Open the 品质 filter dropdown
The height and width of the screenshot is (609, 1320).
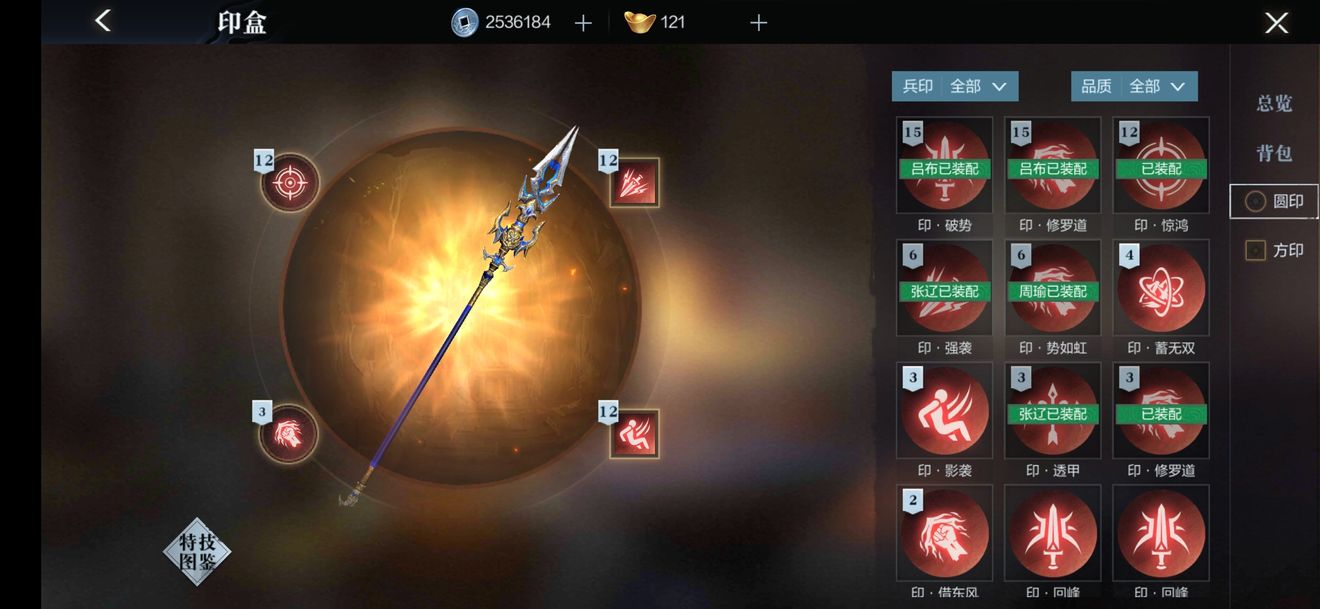tap(1134, 87)
